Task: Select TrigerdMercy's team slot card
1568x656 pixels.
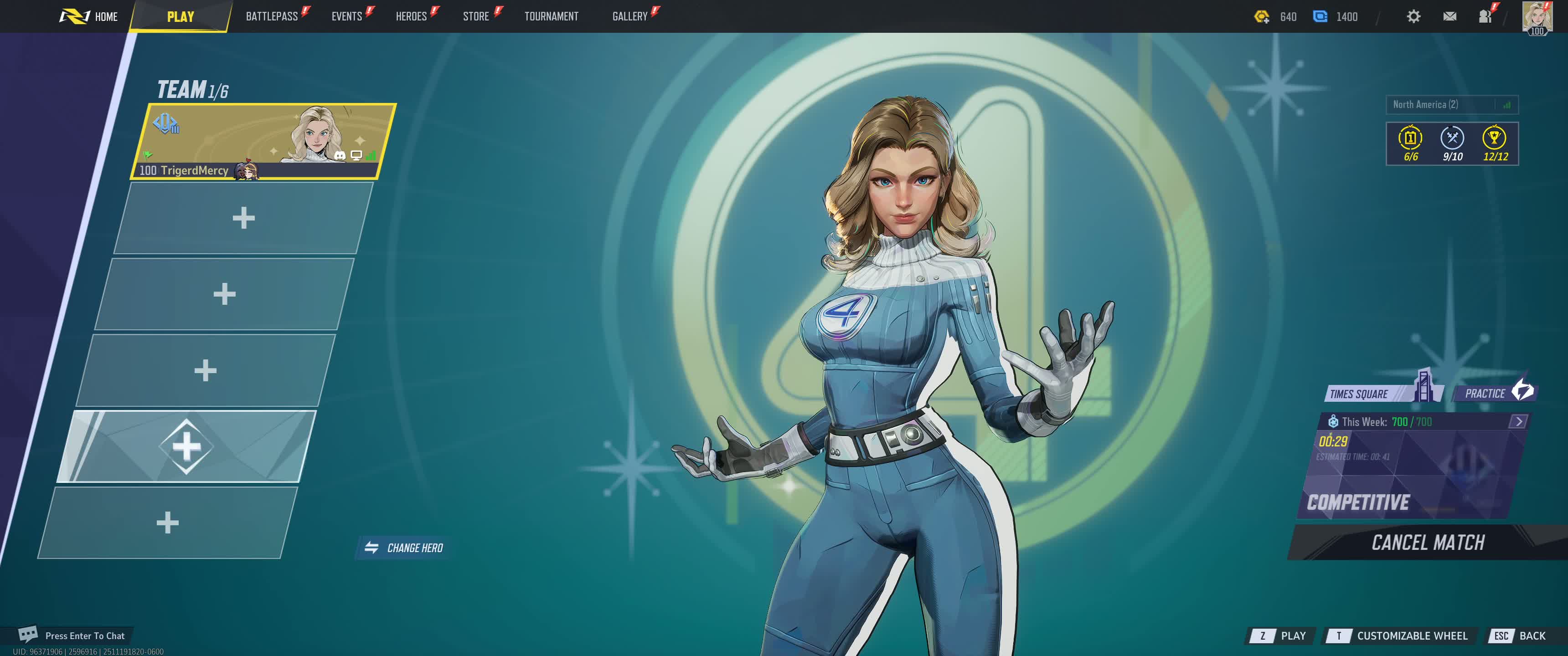Action: (263, 141)
